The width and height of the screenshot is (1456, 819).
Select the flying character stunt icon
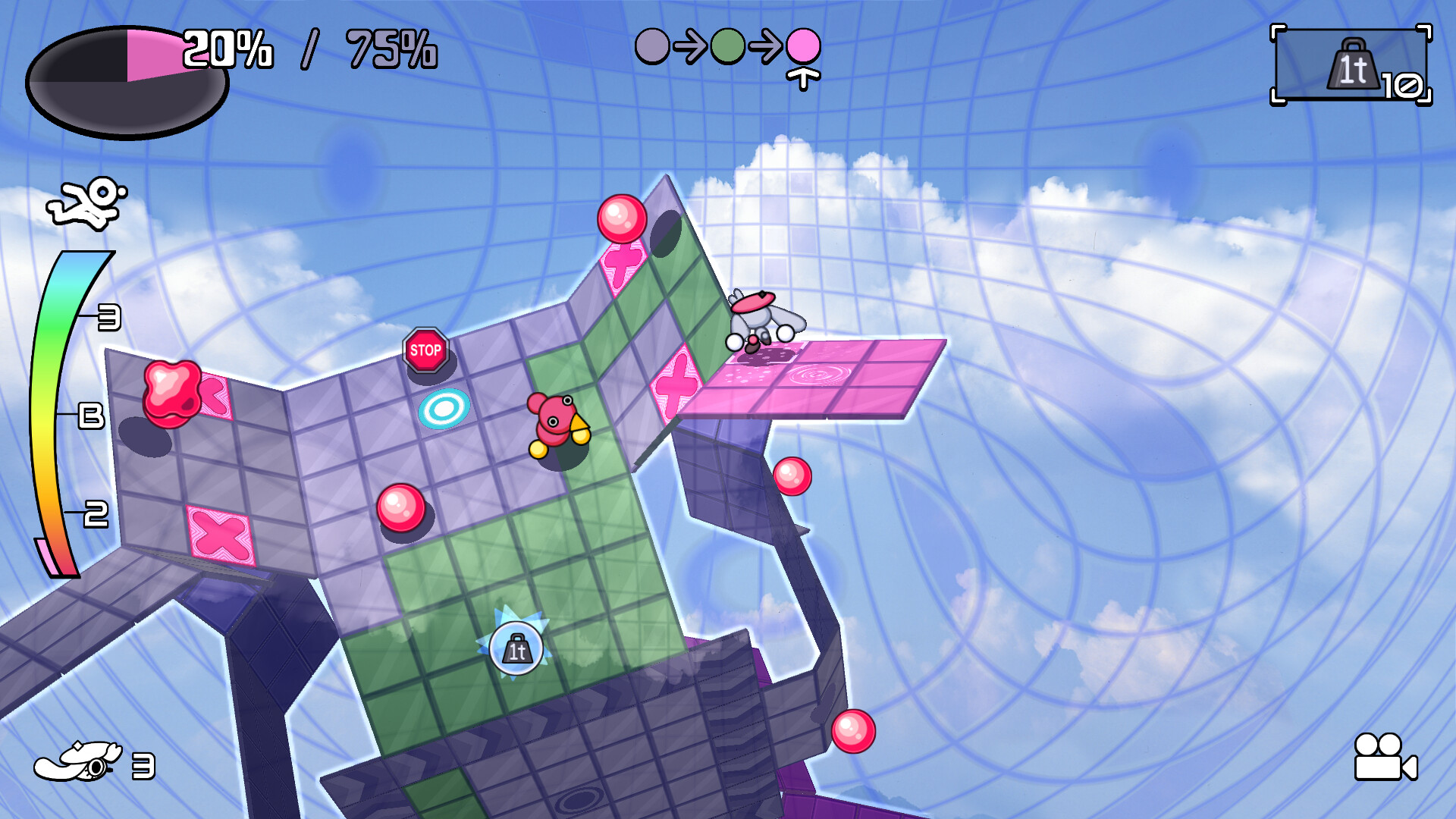click(x=83, y=201)
